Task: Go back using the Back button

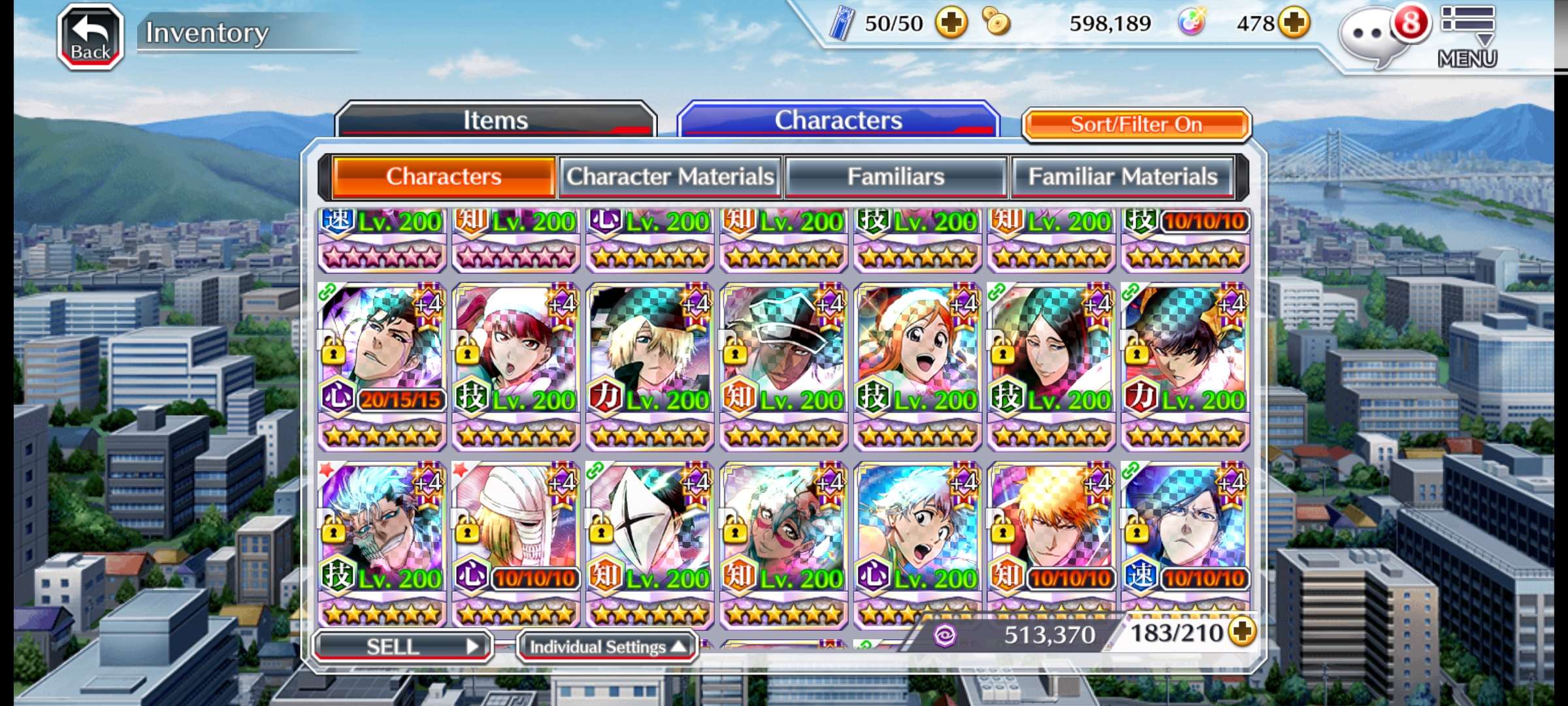Action: 90,37
